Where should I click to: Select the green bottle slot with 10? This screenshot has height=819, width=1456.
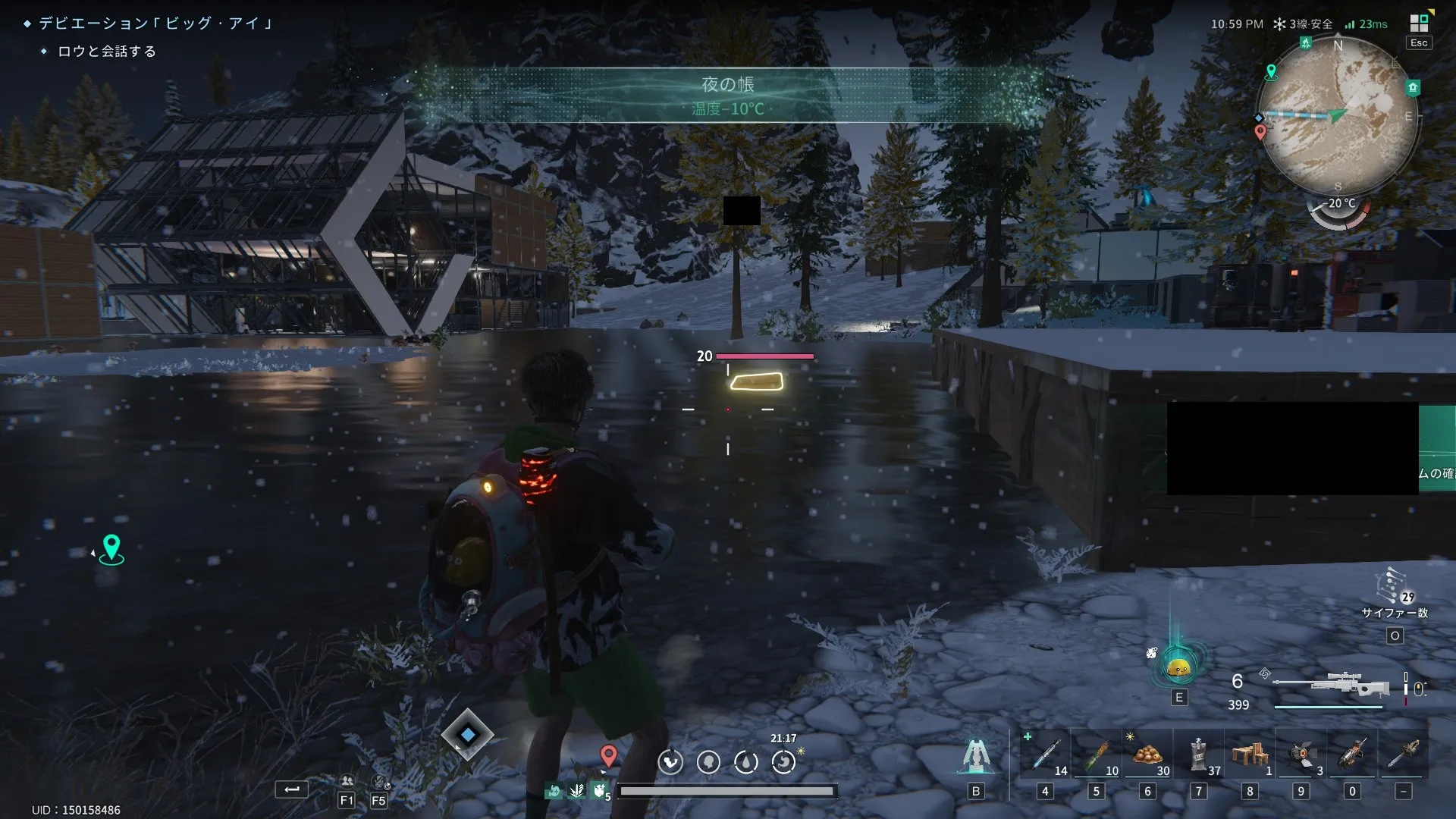(x=1096, y=755)
